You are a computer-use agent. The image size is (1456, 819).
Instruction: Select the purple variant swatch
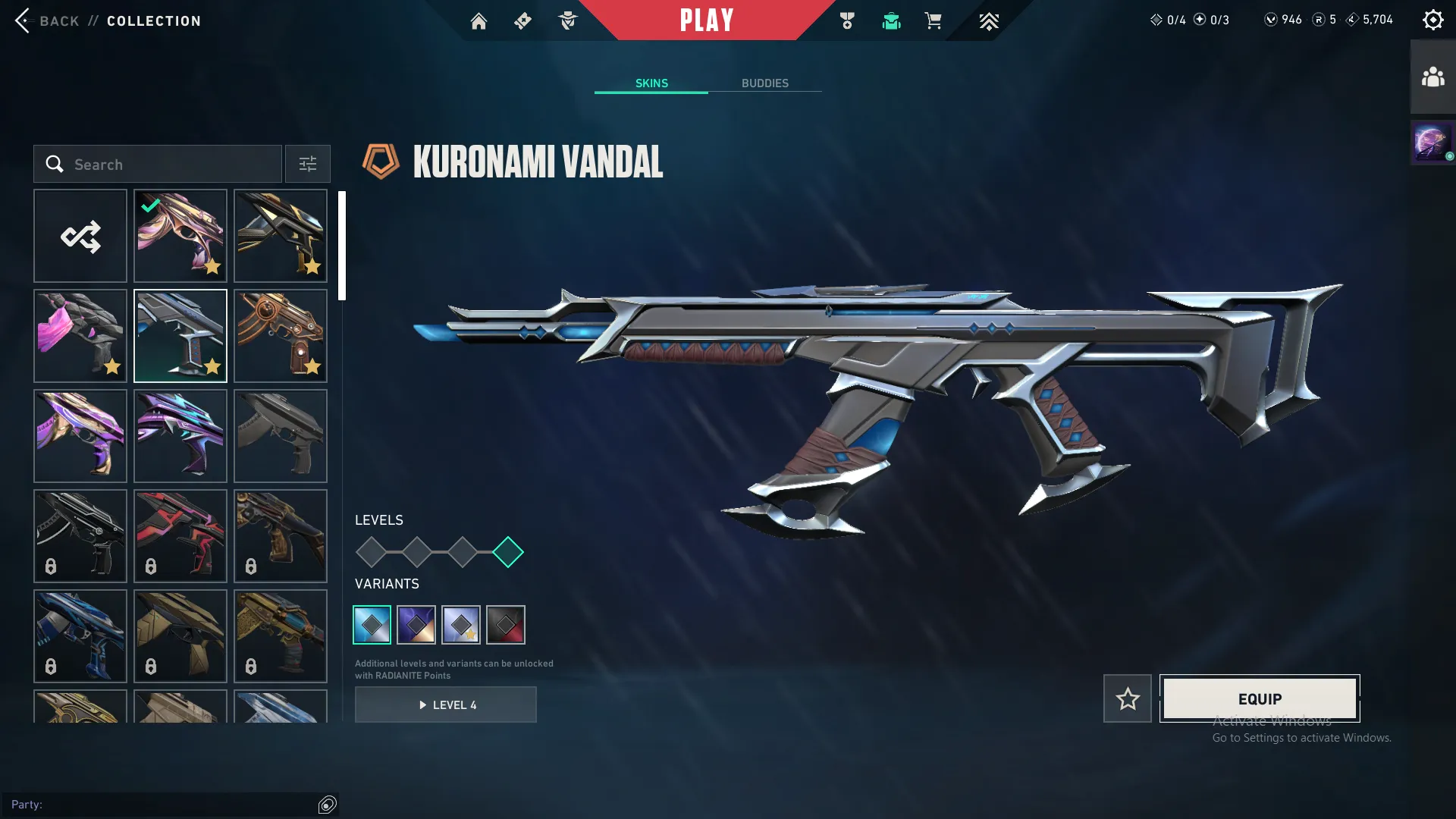(416, 624)
